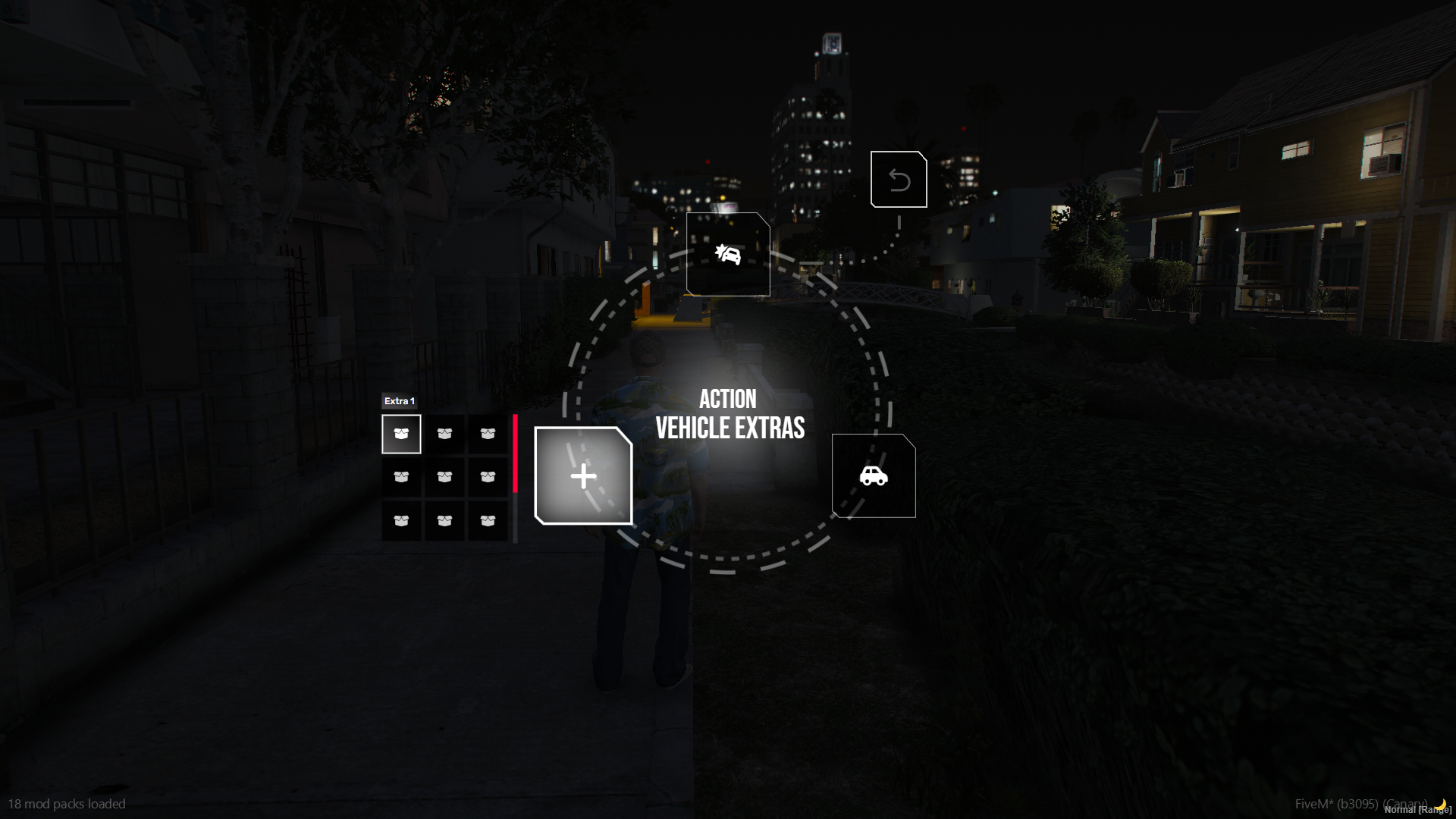Click the selected box icon under Extra 1
The image size is (1456, 819).
[x=401, y=433]
